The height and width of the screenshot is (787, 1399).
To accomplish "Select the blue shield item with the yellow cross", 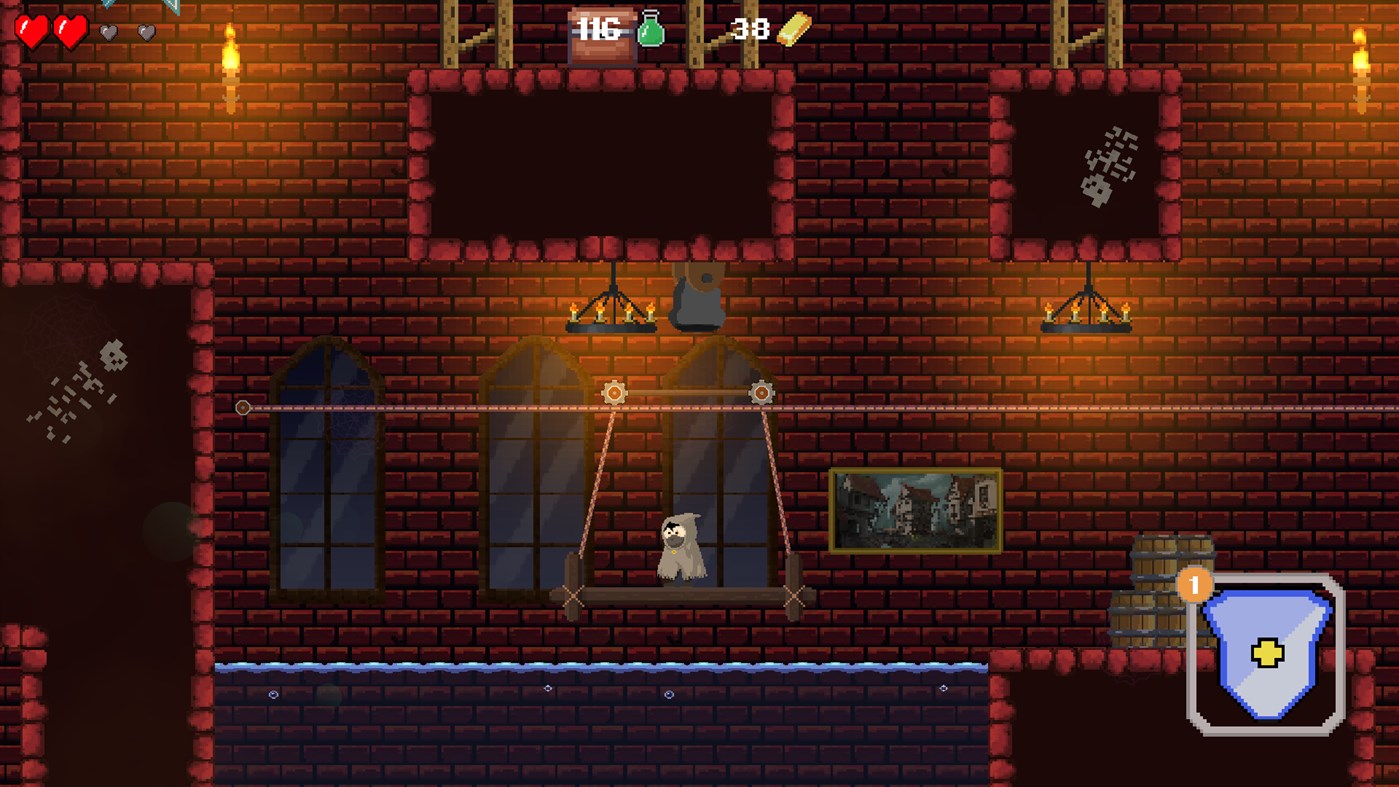I will coord(1265,650).
